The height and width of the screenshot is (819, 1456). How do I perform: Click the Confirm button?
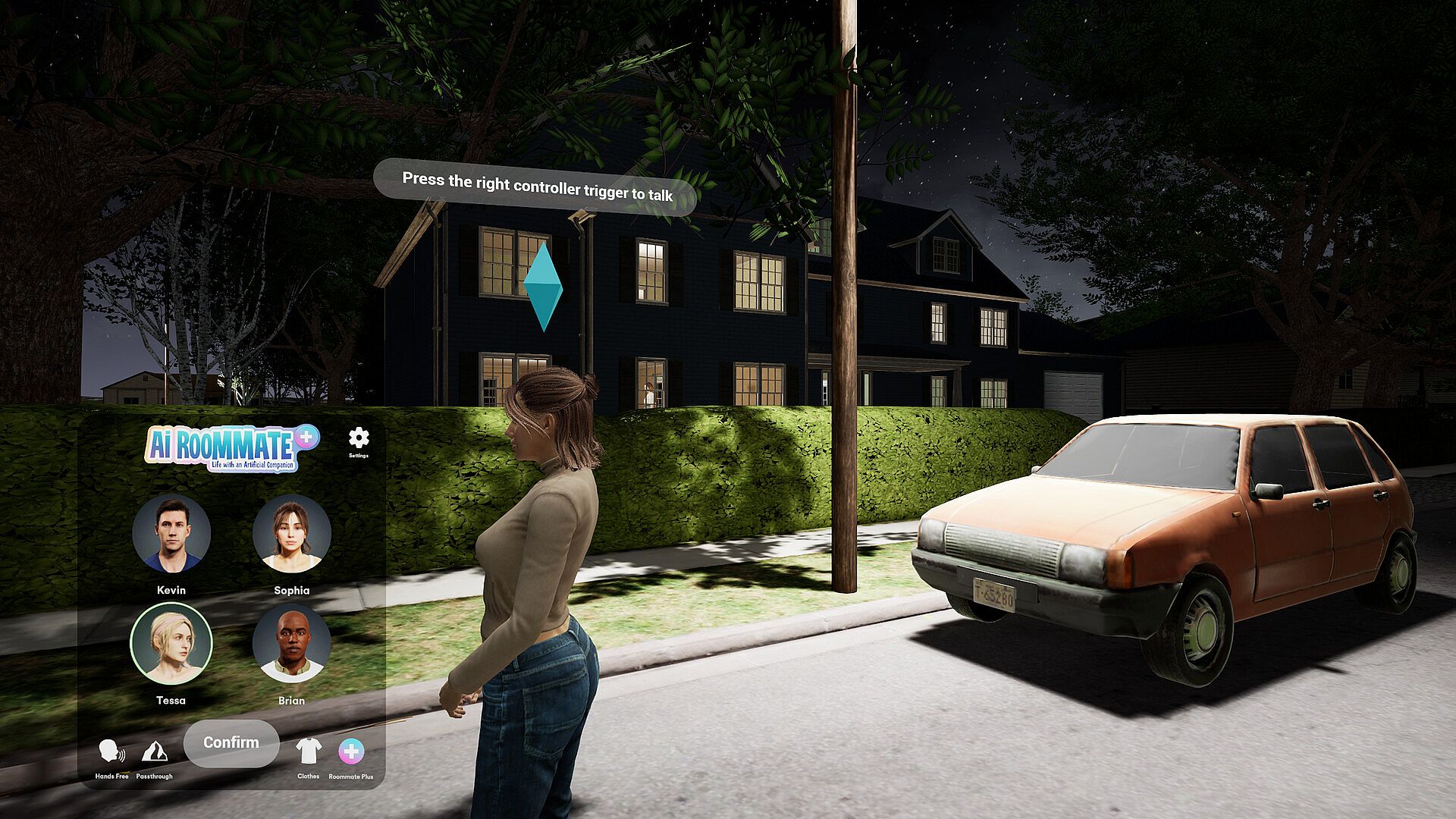click(x=231, y=742)
